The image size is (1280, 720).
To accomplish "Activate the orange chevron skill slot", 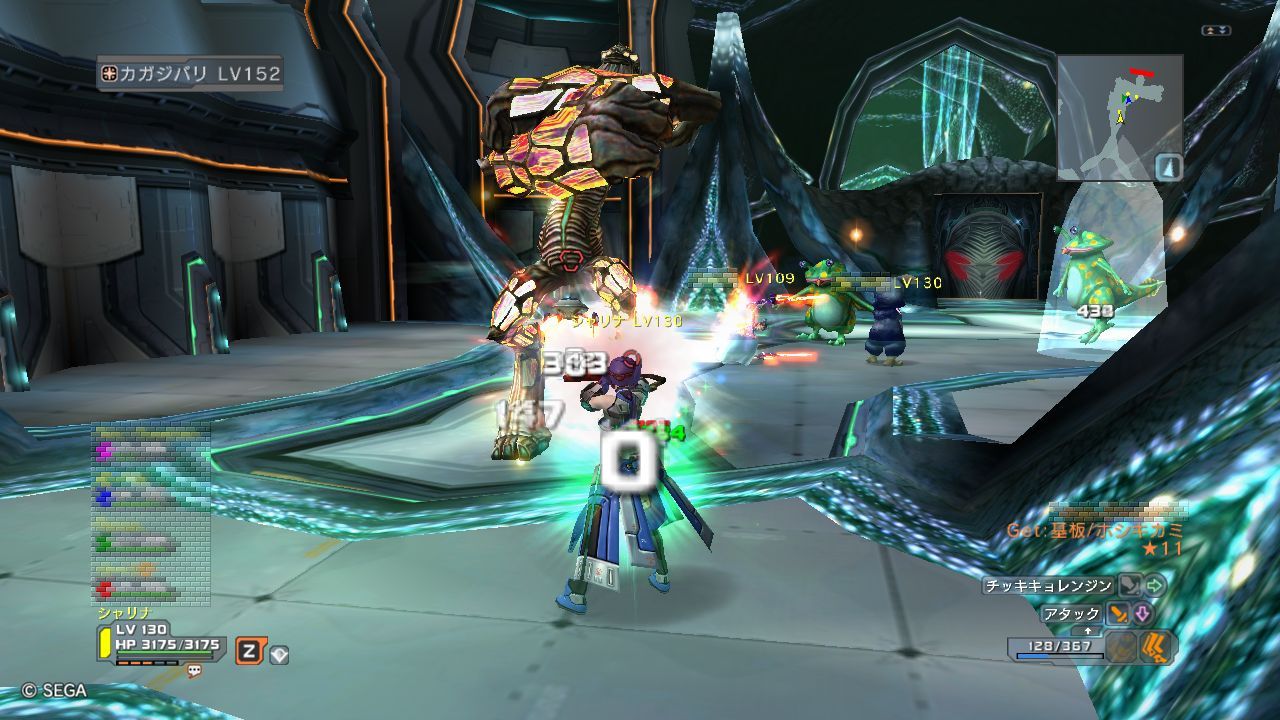I will coord(1156,647).
